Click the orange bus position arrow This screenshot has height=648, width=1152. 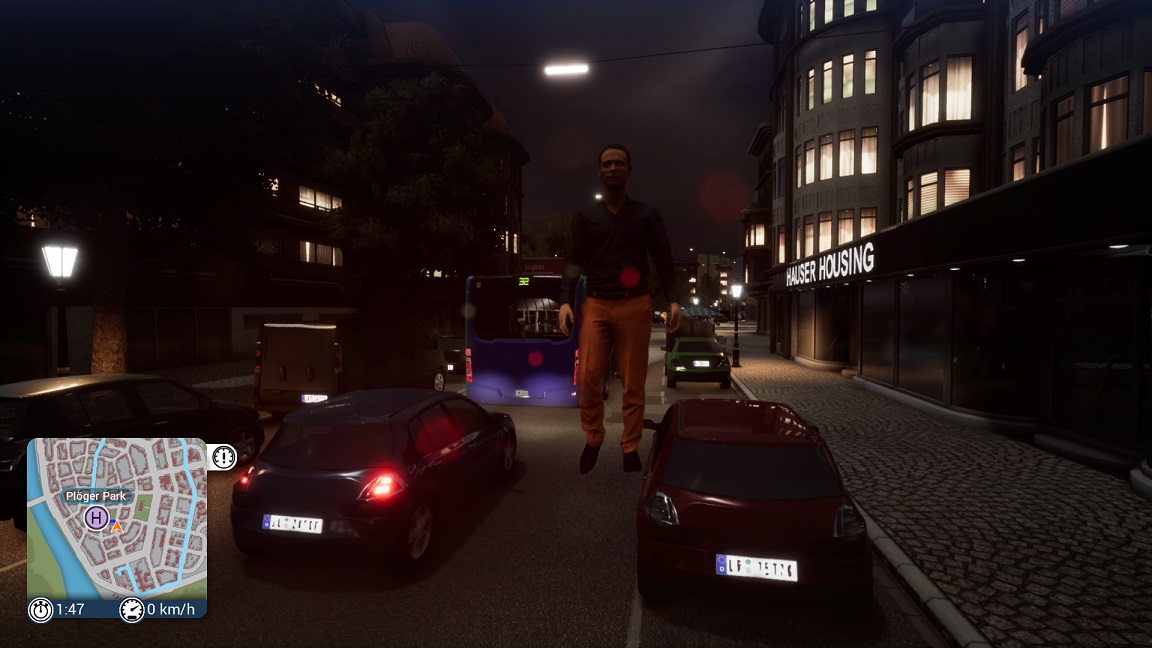[x=116, y=524]
